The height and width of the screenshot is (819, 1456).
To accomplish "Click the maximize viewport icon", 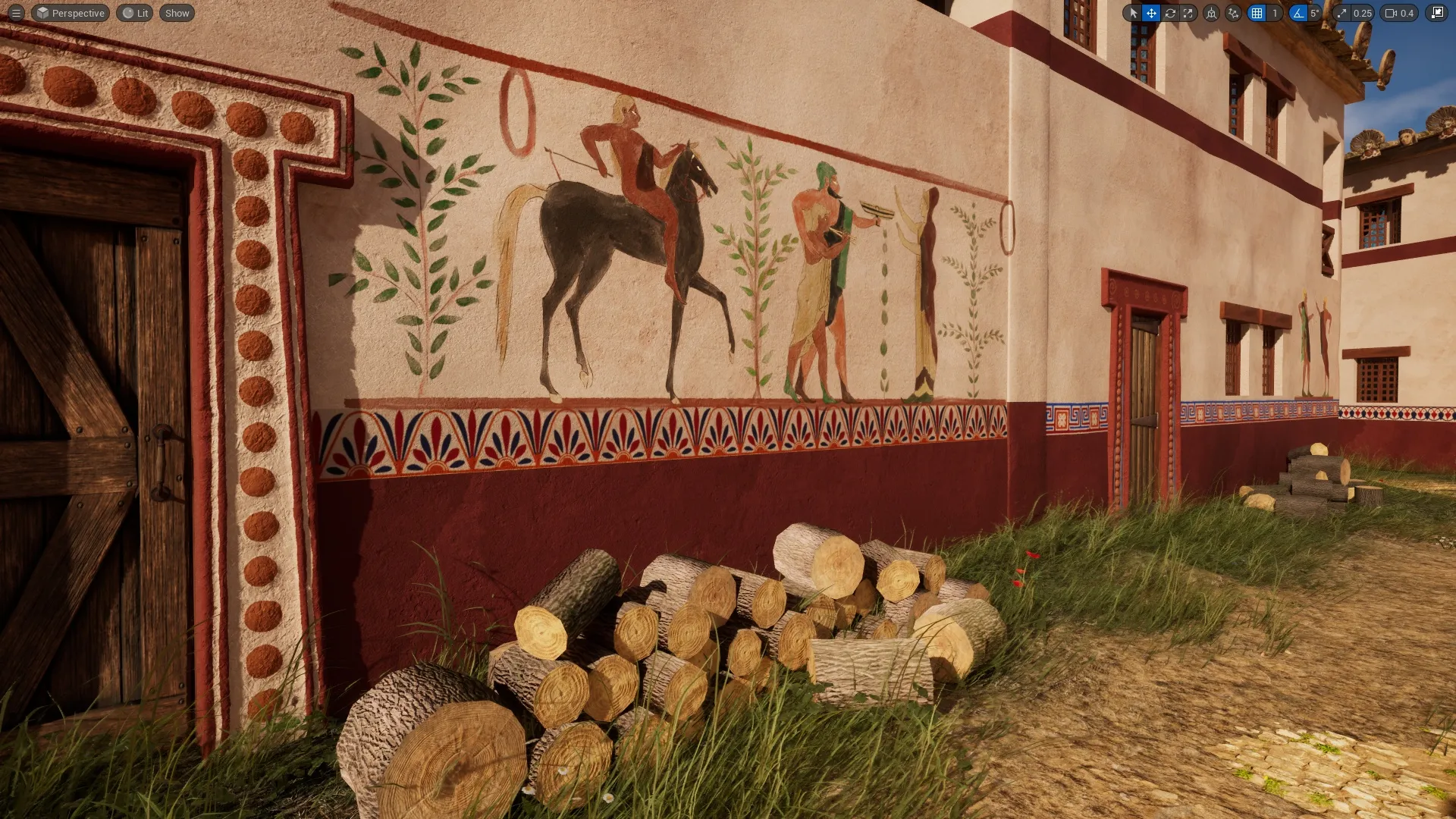I will coord(1438,13).
